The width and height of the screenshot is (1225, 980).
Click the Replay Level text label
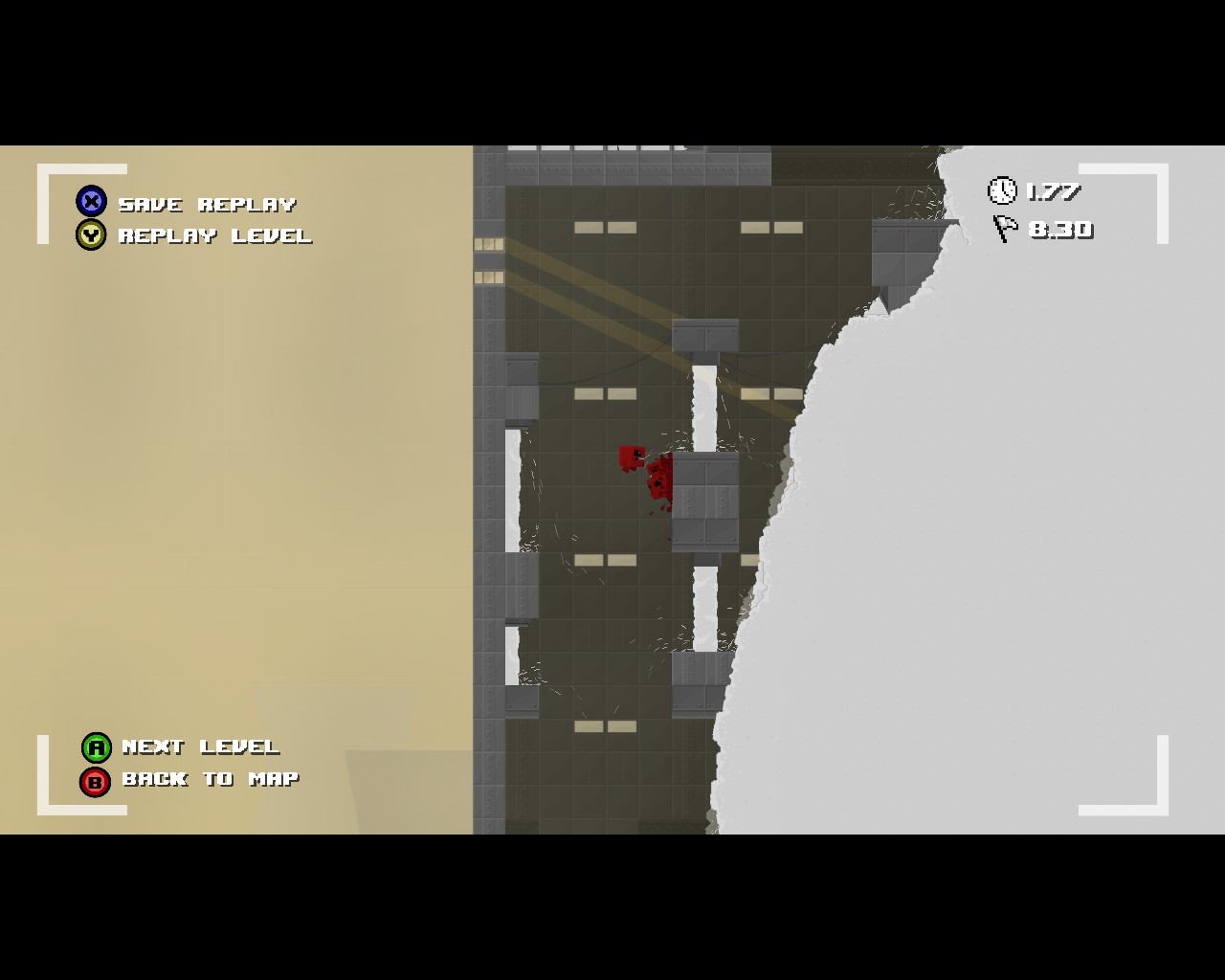click(214, 235)
